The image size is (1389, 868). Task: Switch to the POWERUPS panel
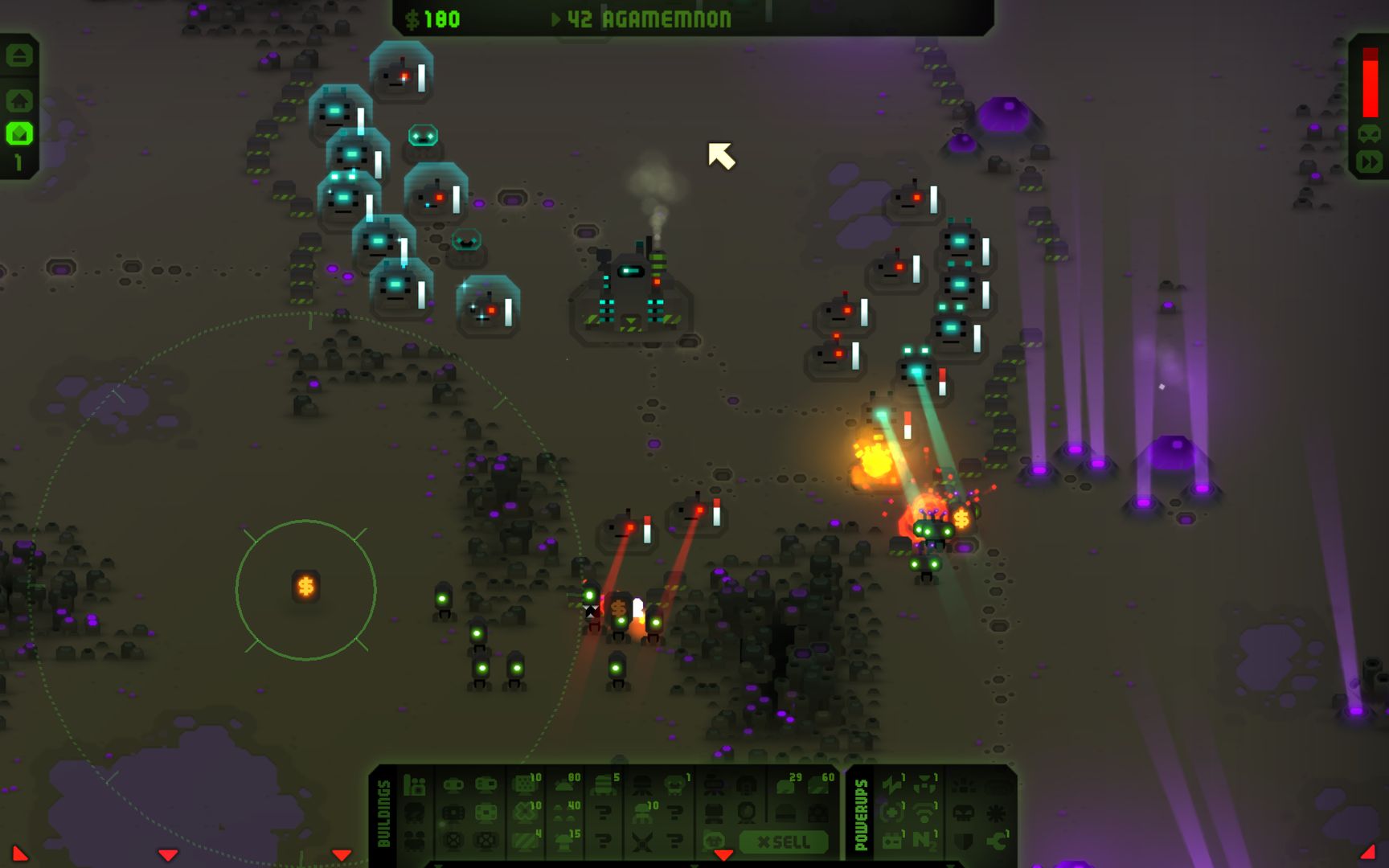pyautogui.click(x=860, y=812)
